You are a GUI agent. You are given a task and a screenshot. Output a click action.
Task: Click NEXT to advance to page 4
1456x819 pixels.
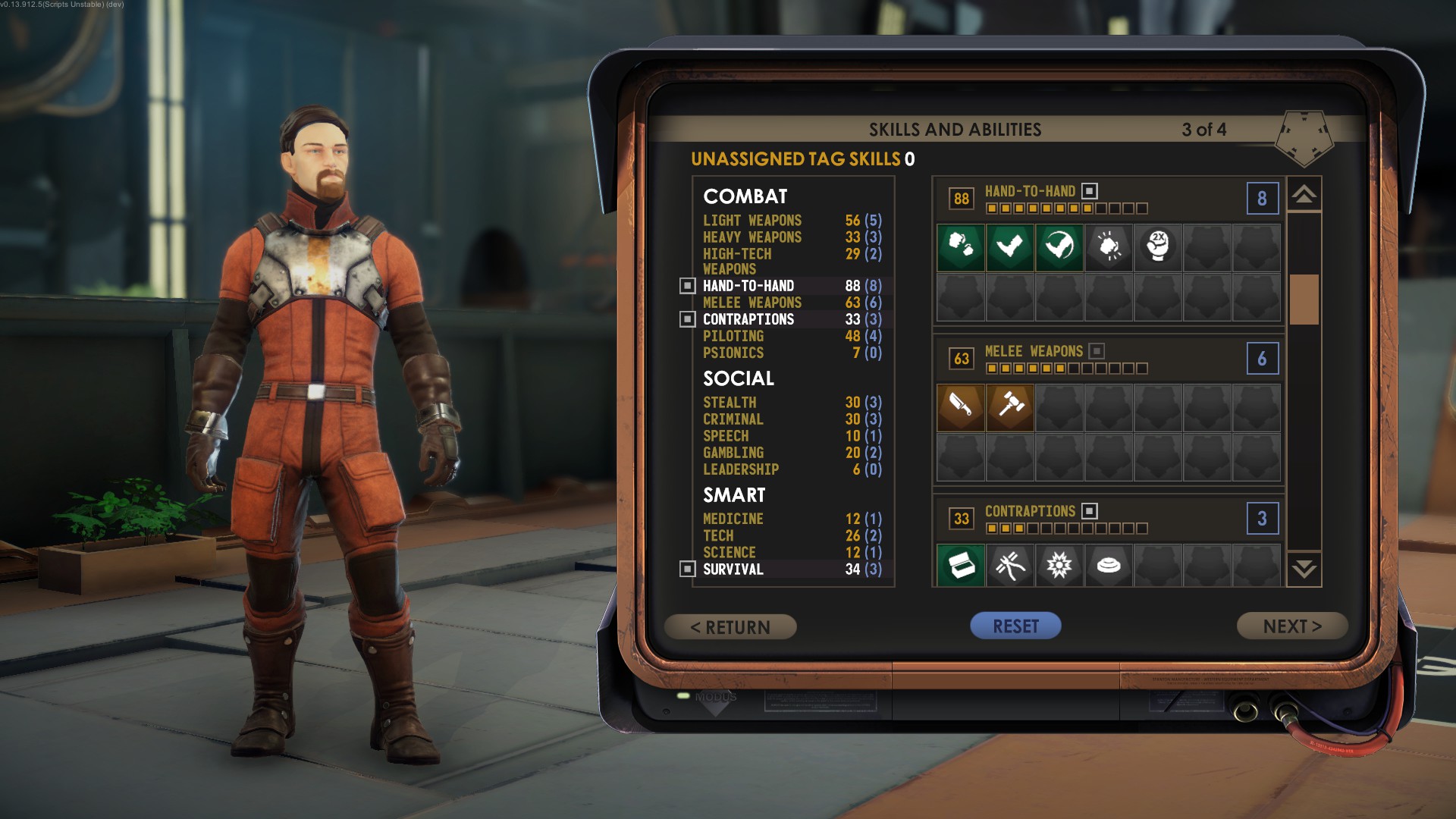click(1291, 626)
